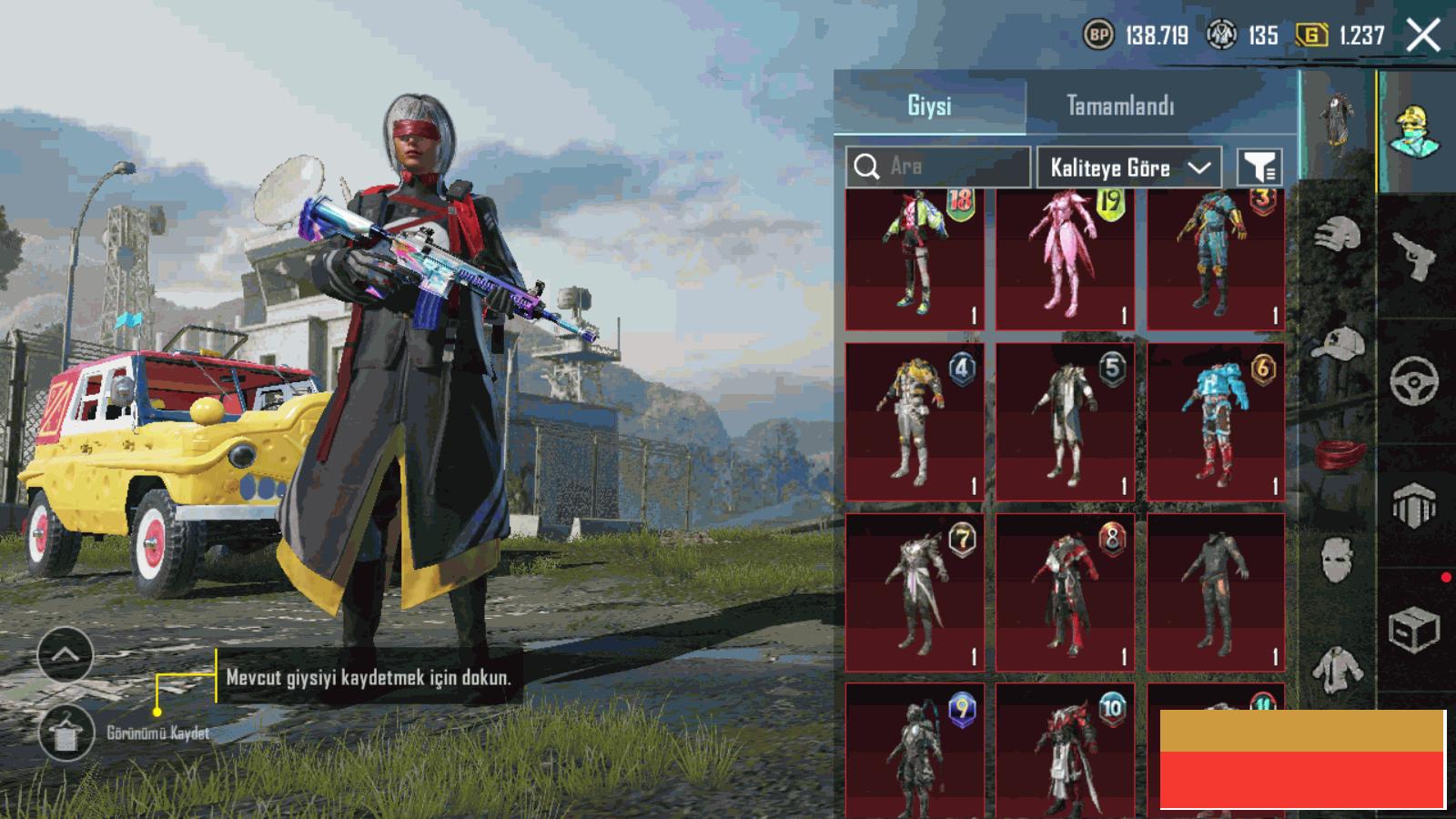The image size is (1456, 819).
Task: Choose the silver armor outfit numbered 7
Action: [915, 592]
